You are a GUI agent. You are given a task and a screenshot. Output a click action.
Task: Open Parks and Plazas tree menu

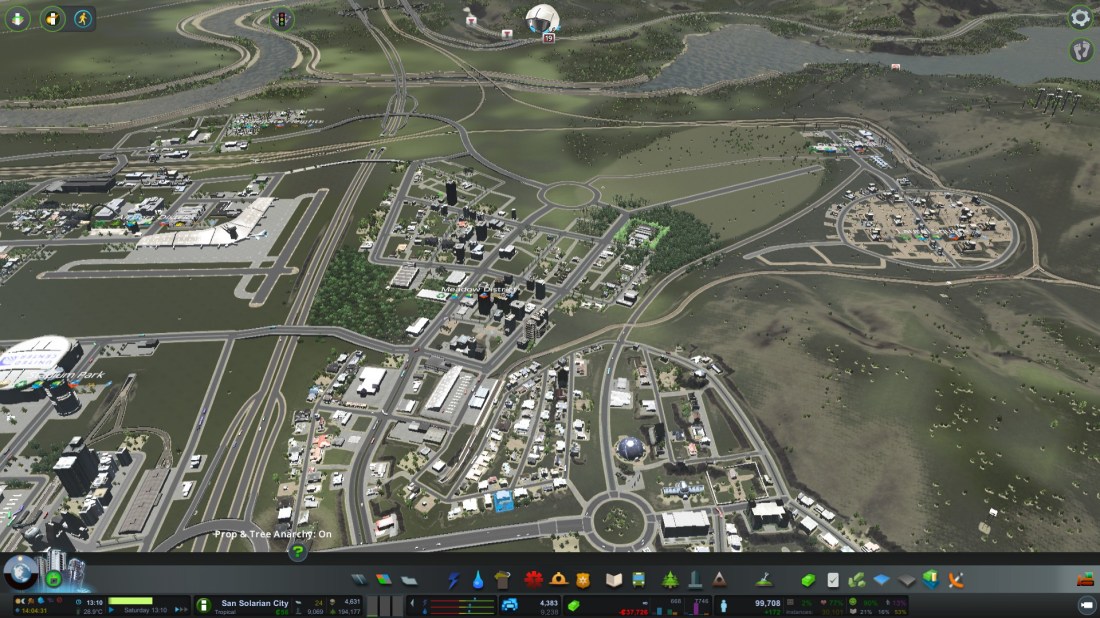pos(669,580)
